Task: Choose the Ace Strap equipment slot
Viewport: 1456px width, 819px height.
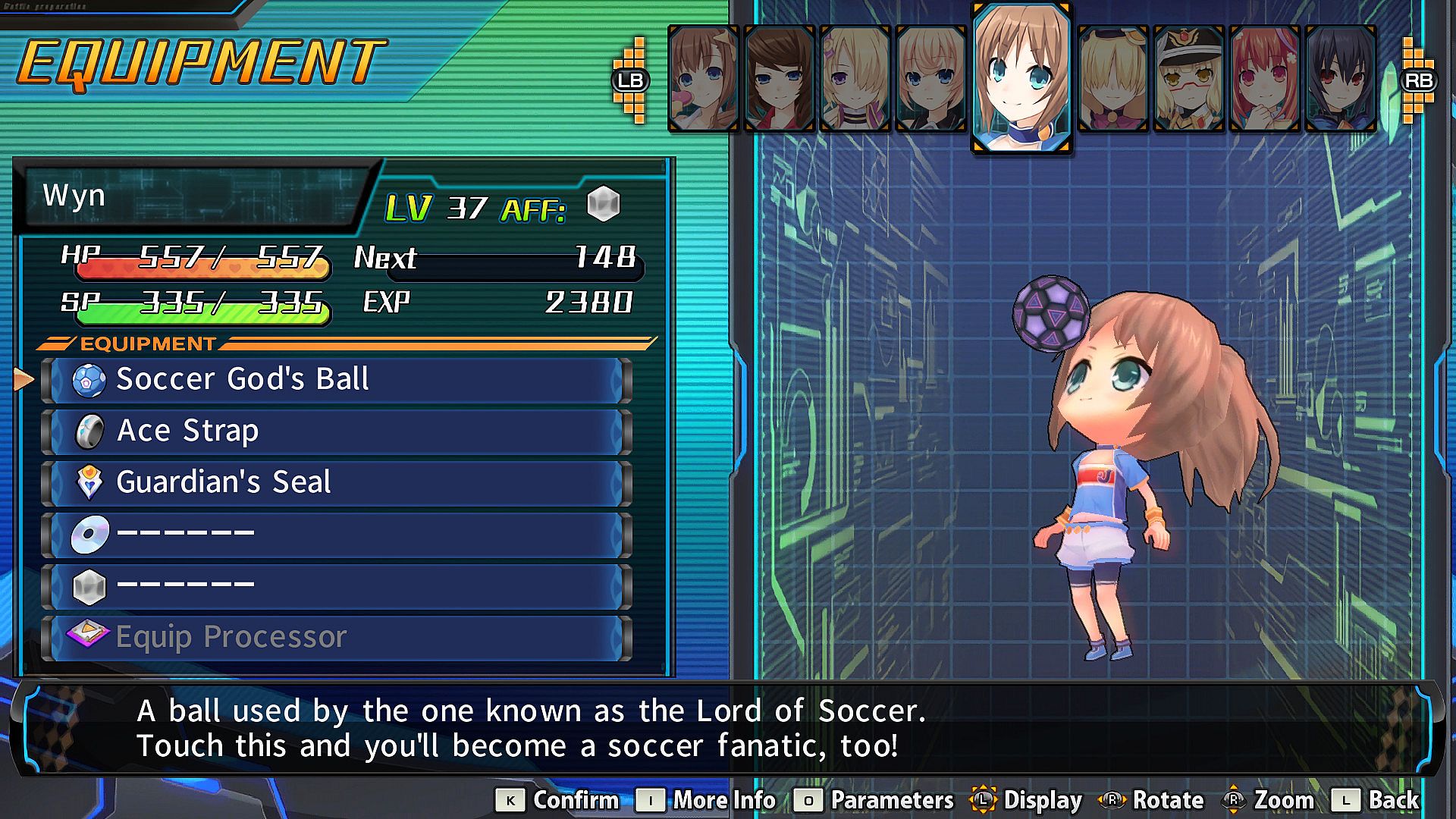Action: click(336, 431)
